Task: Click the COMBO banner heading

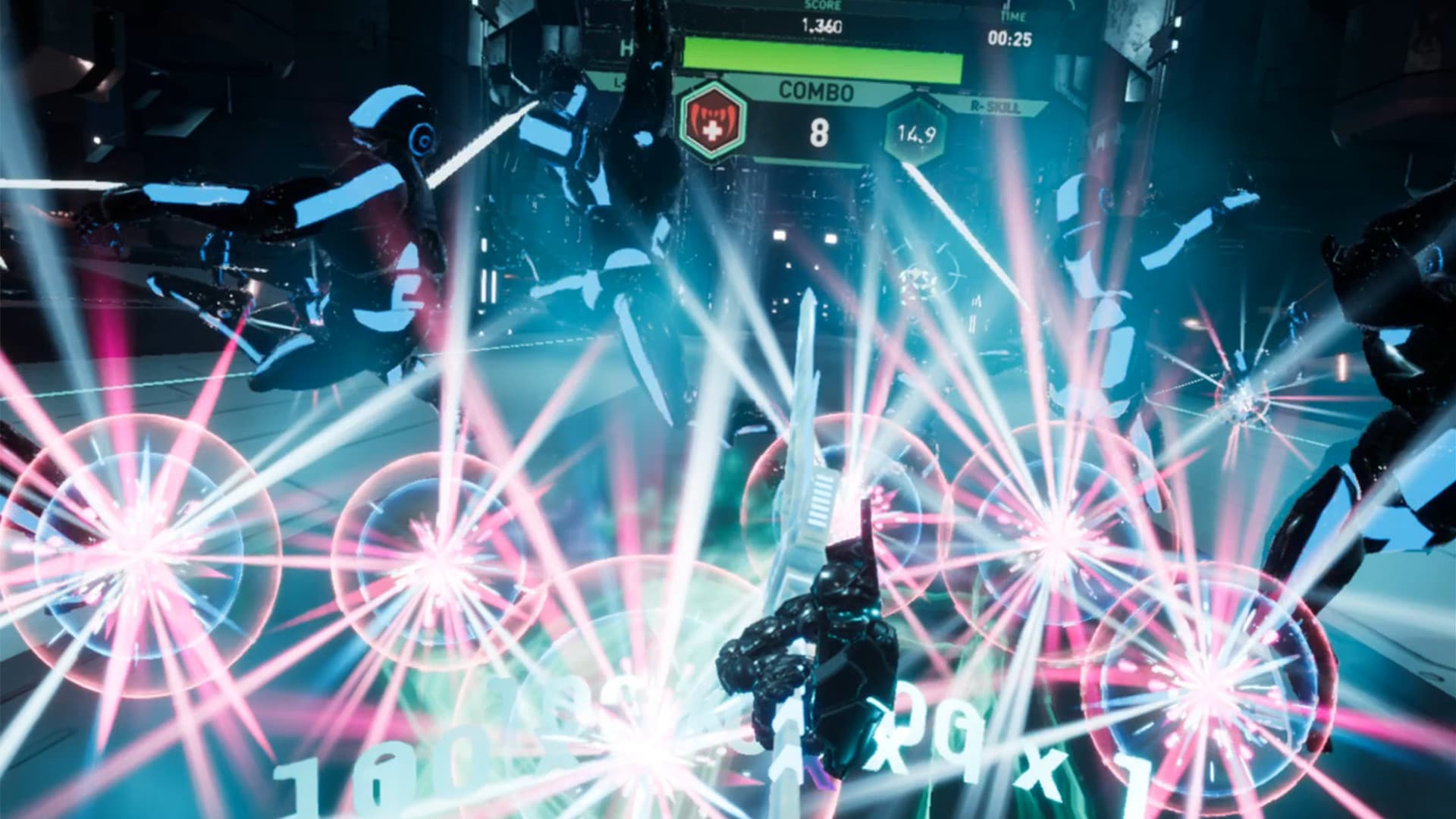Action: (815, 89)
